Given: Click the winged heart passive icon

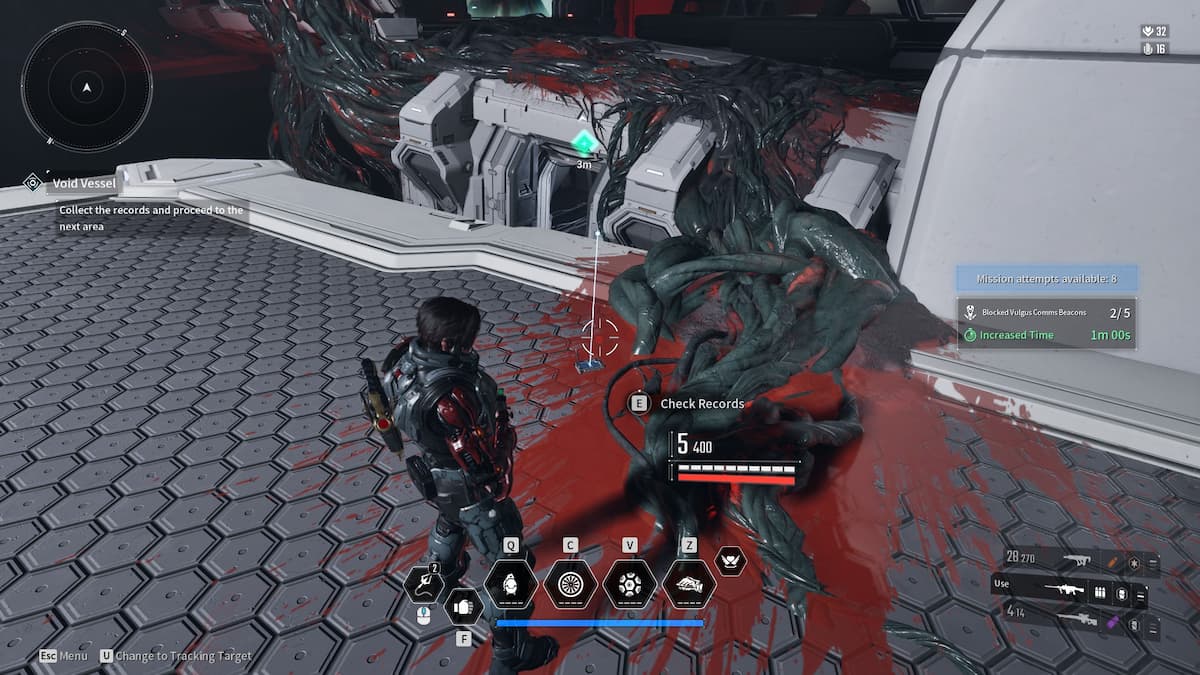Looking at the screenshot, I should 731,561.
